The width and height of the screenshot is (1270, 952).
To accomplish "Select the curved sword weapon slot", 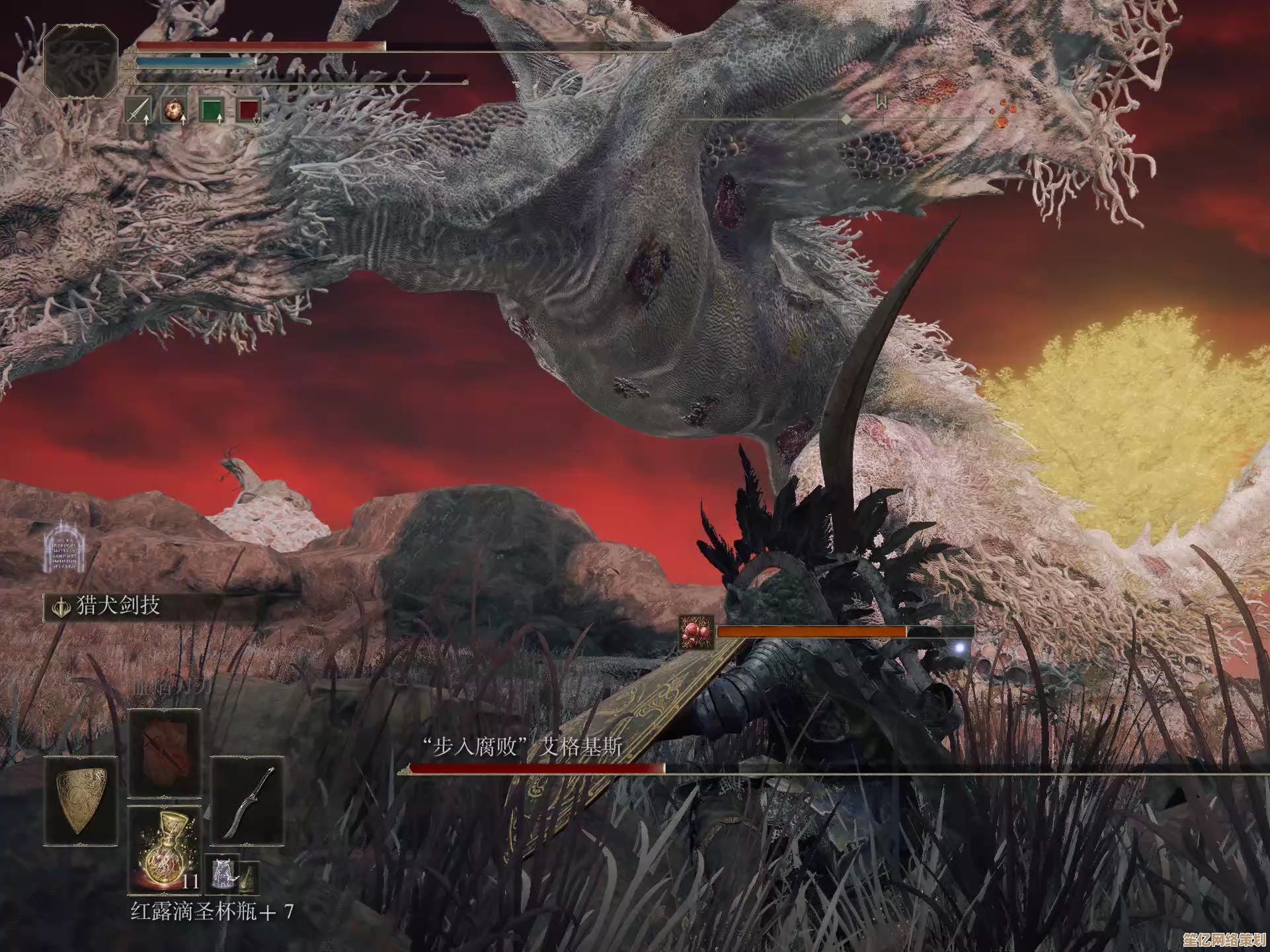I will pos(247,801).
